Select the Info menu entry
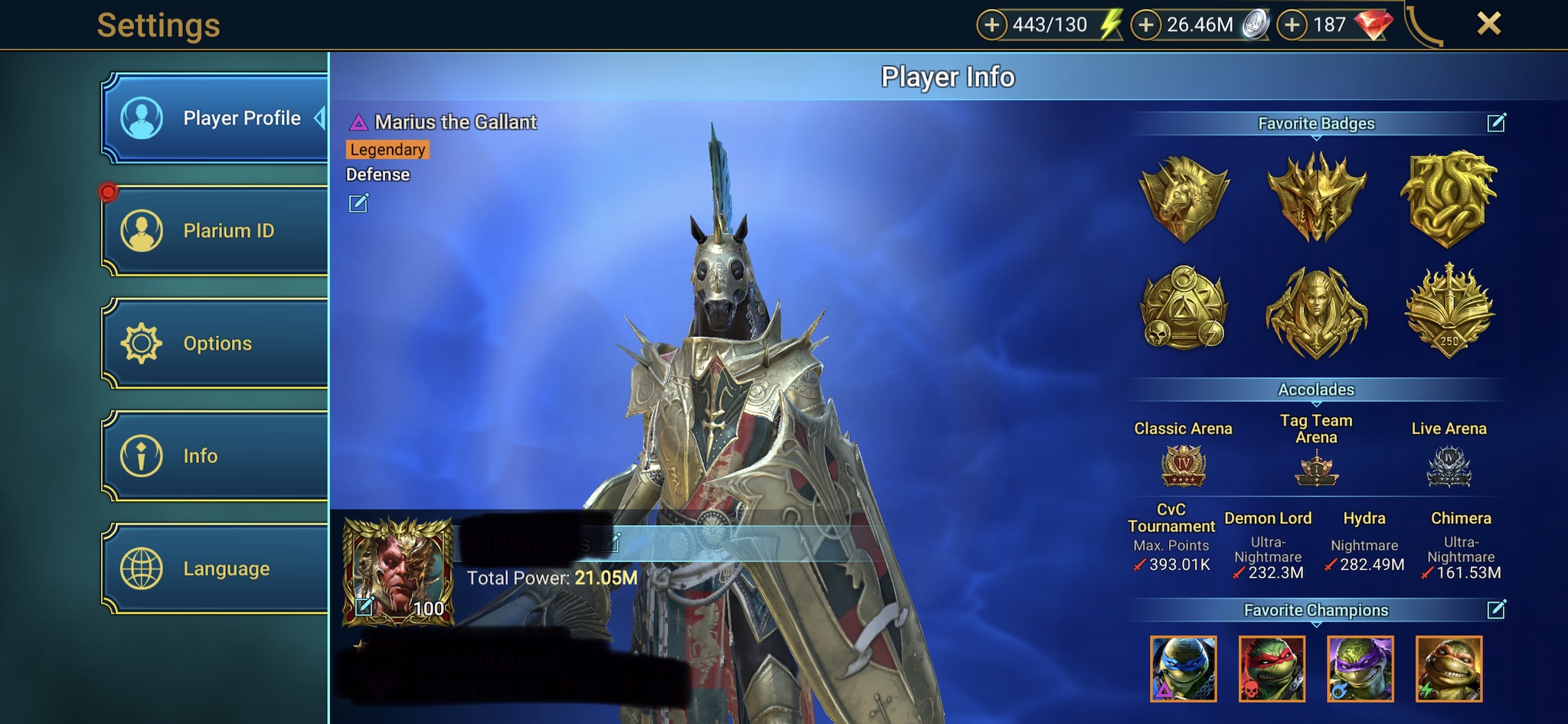The height and width of the screenshot is (724, 1568). click(214, 456)
